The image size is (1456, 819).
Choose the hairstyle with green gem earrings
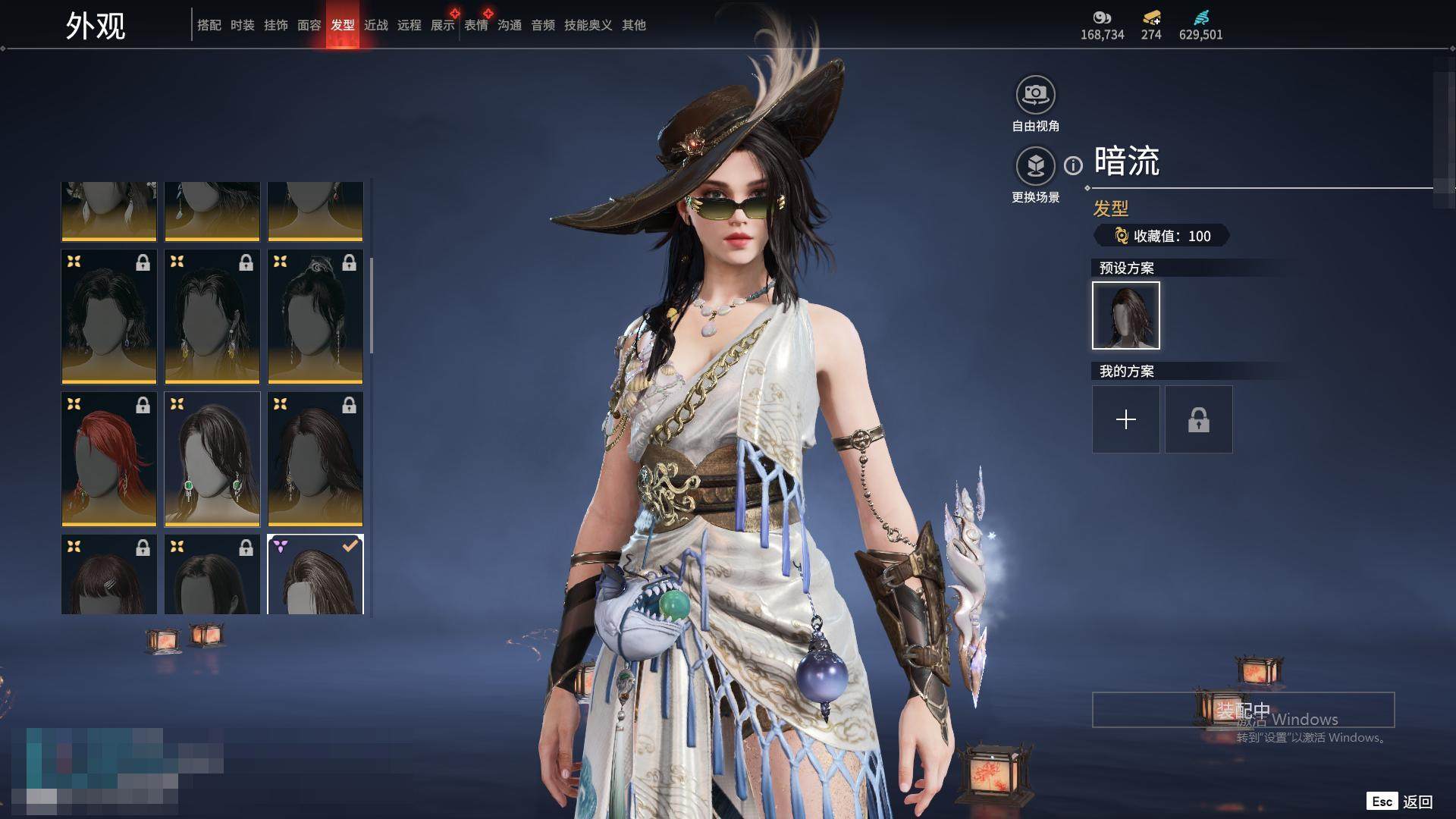click(x=212, y=459)
